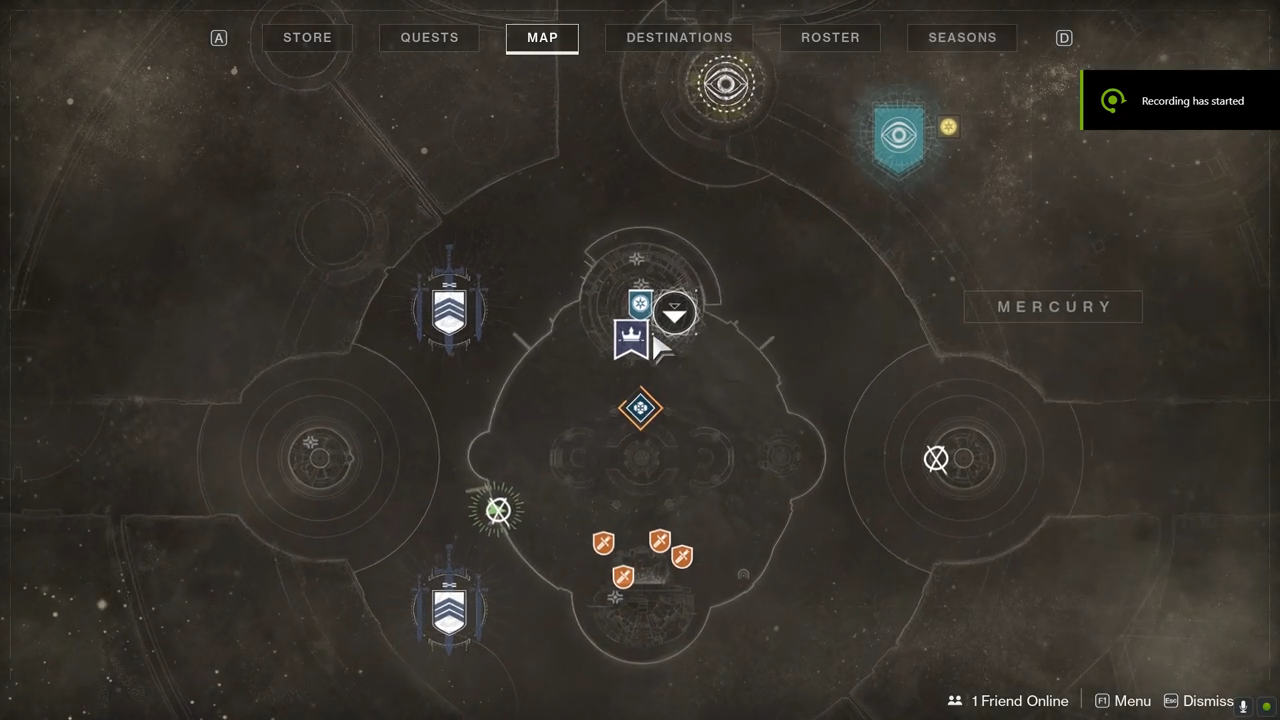Open the crown banner activity marker

click(631, 339)
